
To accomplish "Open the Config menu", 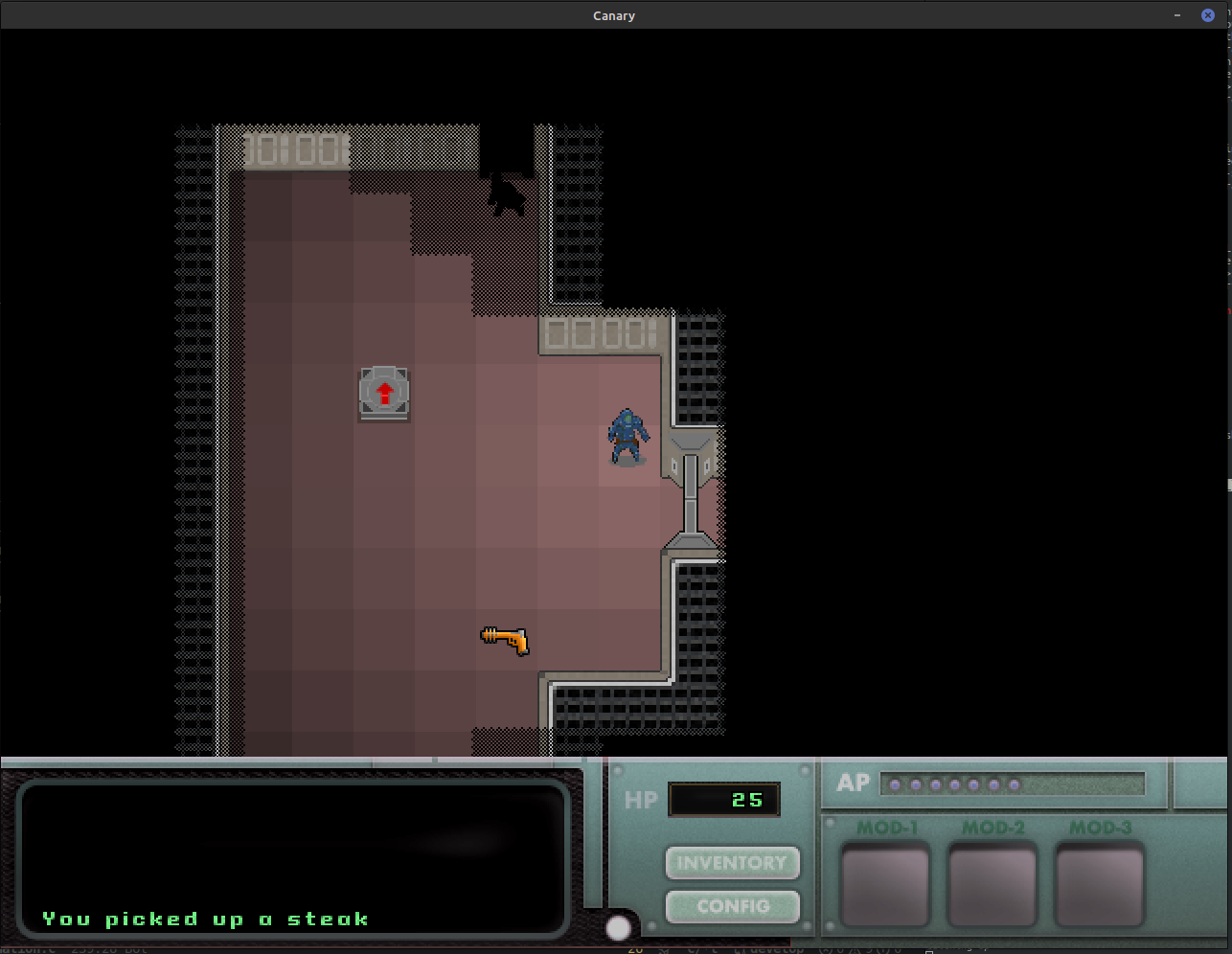I will click(x=732, y=906).
